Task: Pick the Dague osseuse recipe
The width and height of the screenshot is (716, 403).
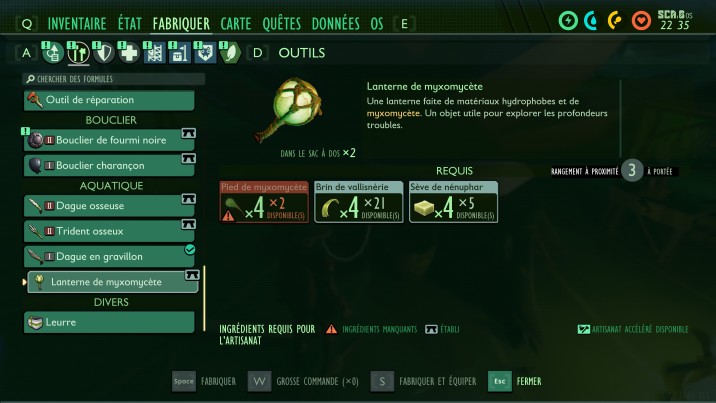Action: pos(110,205)
